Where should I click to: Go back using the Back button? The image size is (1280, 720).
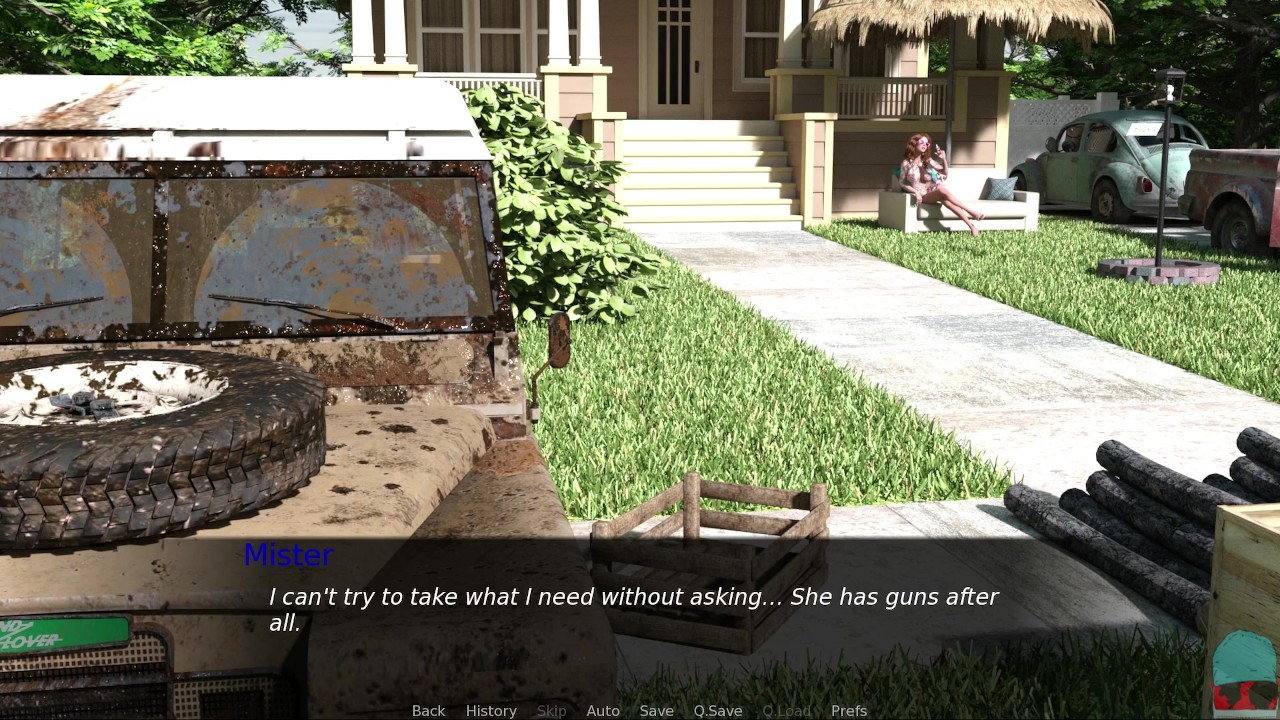click(428, 710)
